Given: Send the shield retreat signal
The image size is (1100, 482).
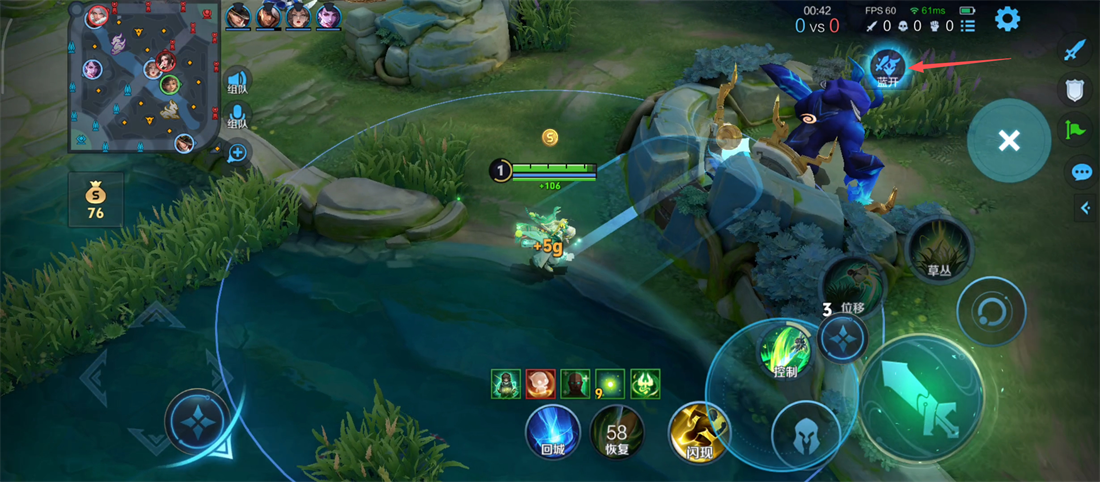Looking at the screenshot, I should [1075, 91].
